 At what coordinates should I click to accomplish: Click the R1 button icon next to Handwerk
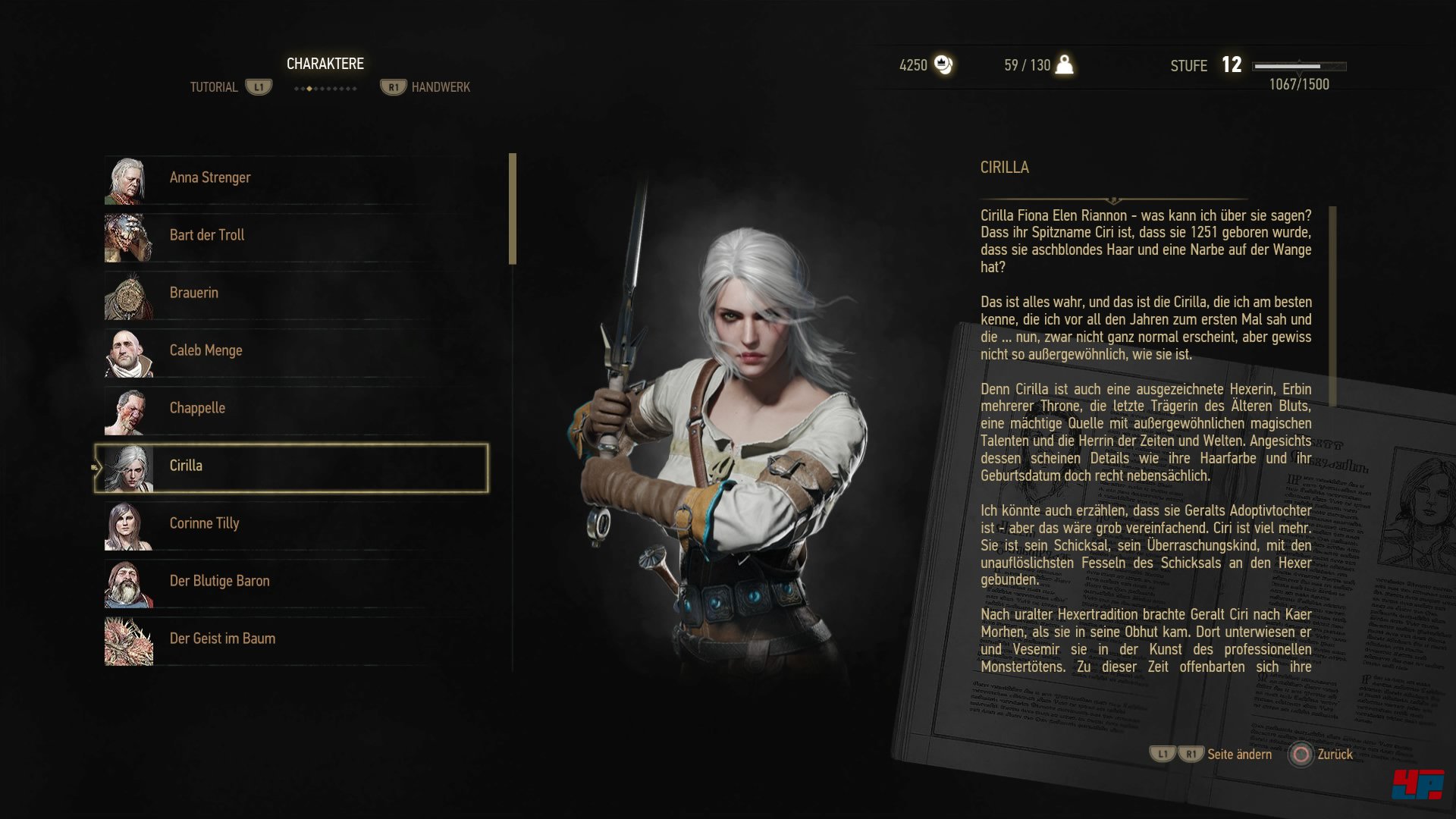click(393, 86)
